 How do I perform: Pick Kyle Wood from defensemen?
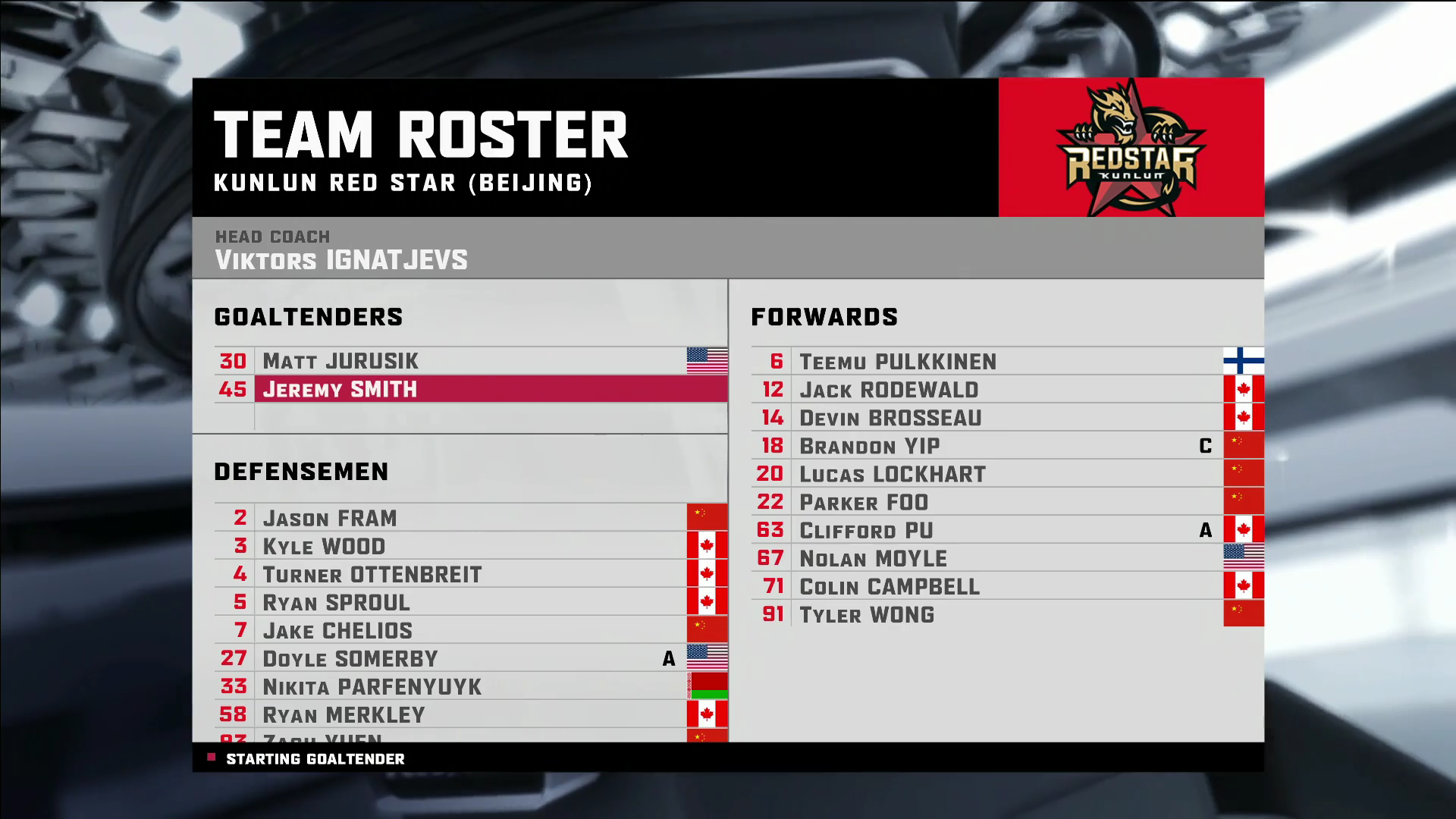tap(324, 546)
